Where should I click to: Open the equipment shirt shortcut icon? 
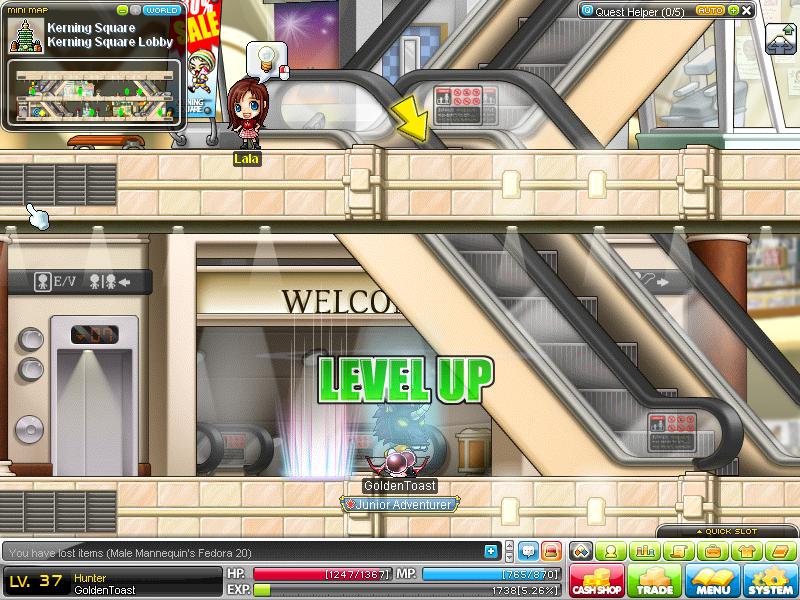(x=746, y=551)
